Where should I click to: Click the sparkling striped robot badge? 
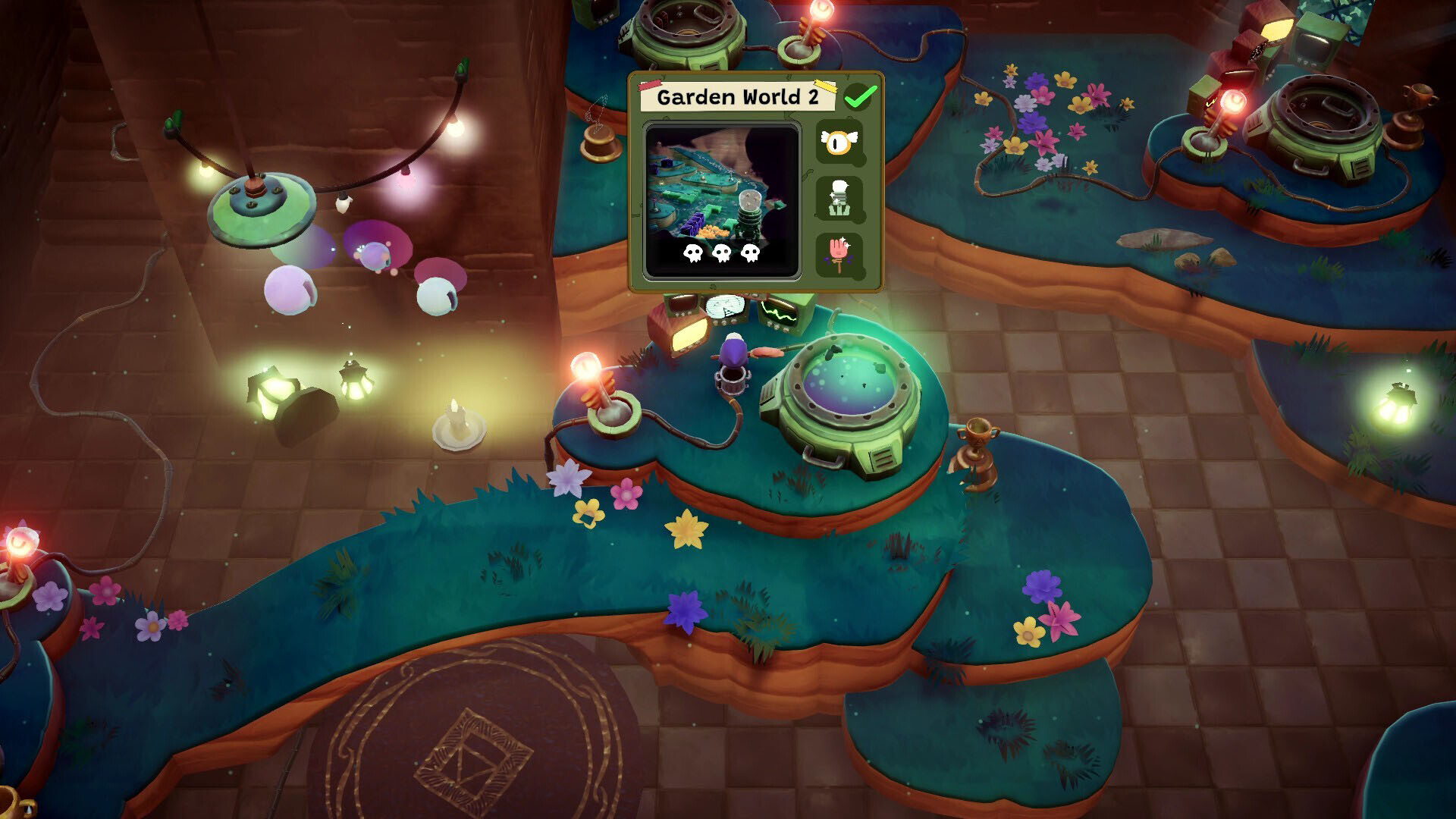pyautogui.click(x=839, y=199)
